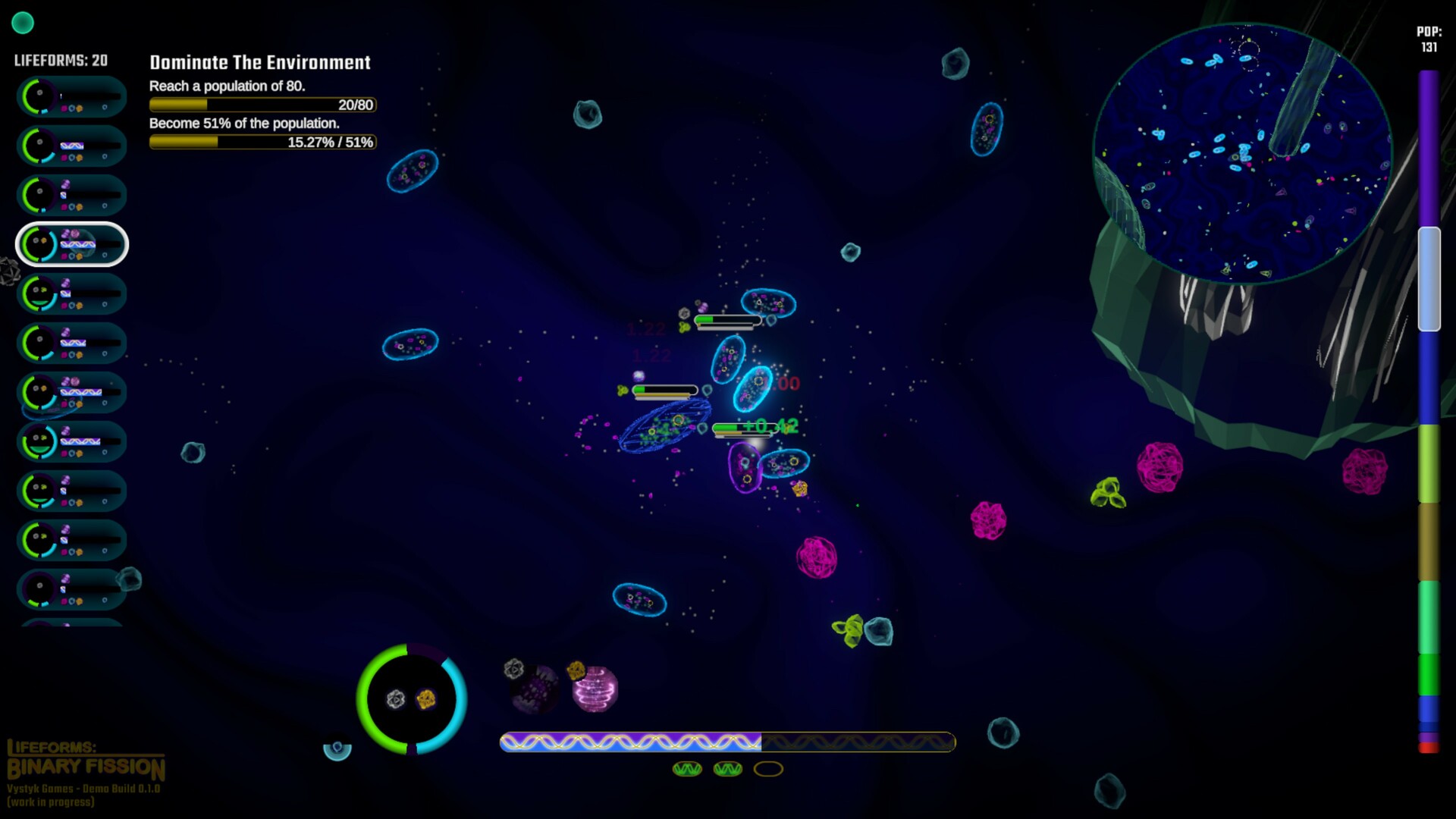Select the bottom lifeform card in the sidebar list

tap(71, 590)
